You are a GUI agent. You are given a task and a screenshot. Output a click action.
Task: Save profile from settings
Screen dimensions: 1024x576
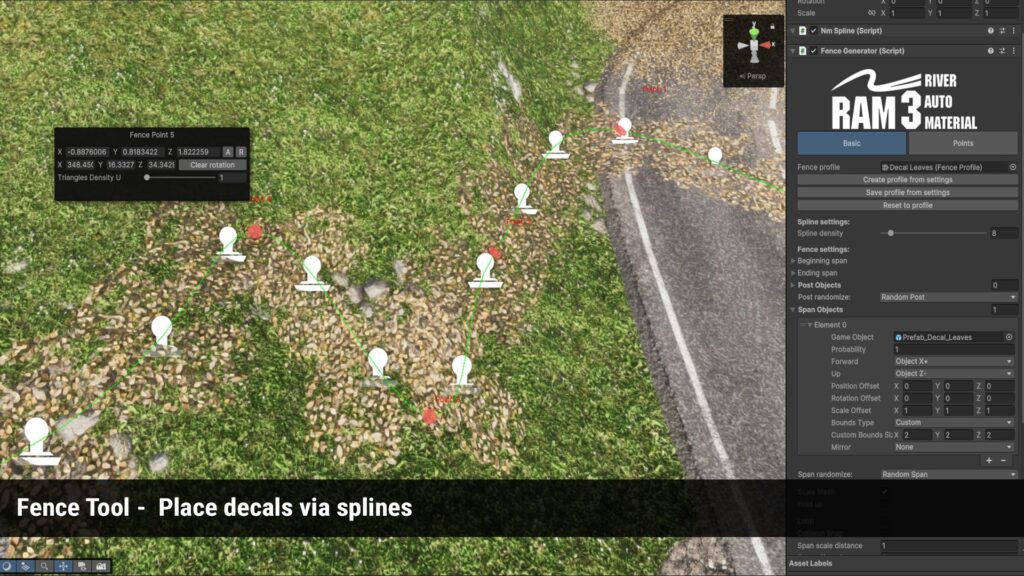point(907,193)
